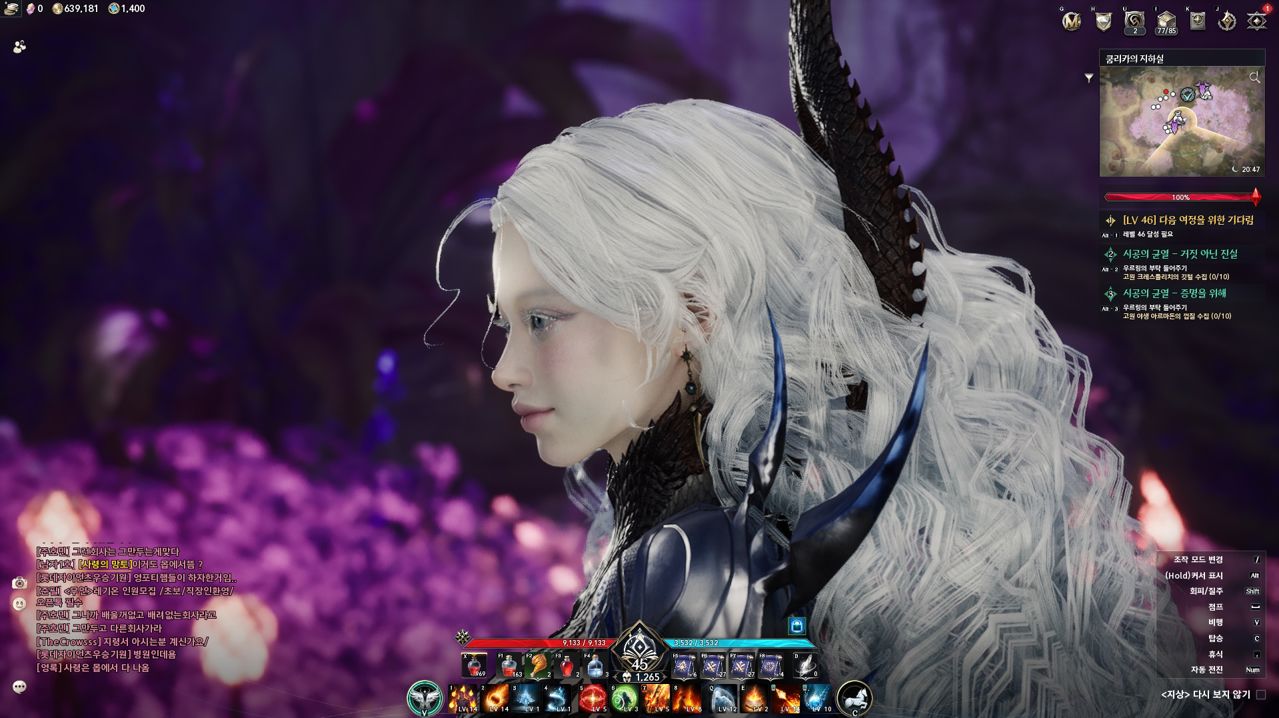Click the main menu icon with red notification

[1257, 21]
